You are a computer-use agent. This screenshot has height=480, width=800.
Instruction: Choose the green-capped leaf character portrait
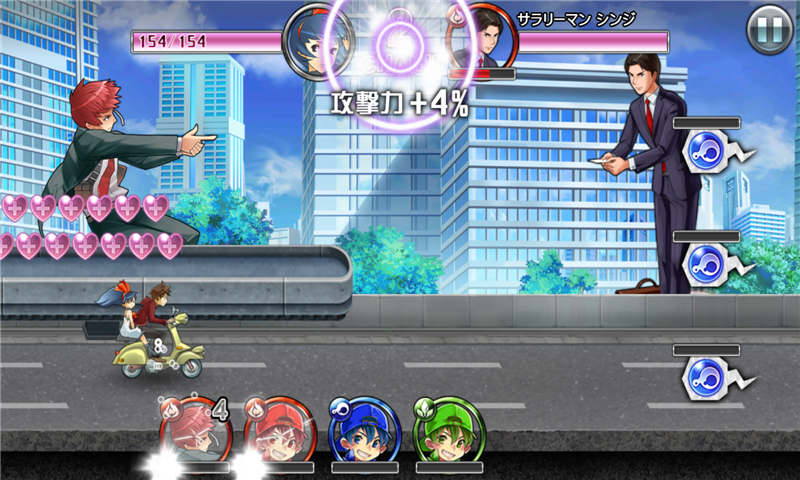click(x=448, y=431)
